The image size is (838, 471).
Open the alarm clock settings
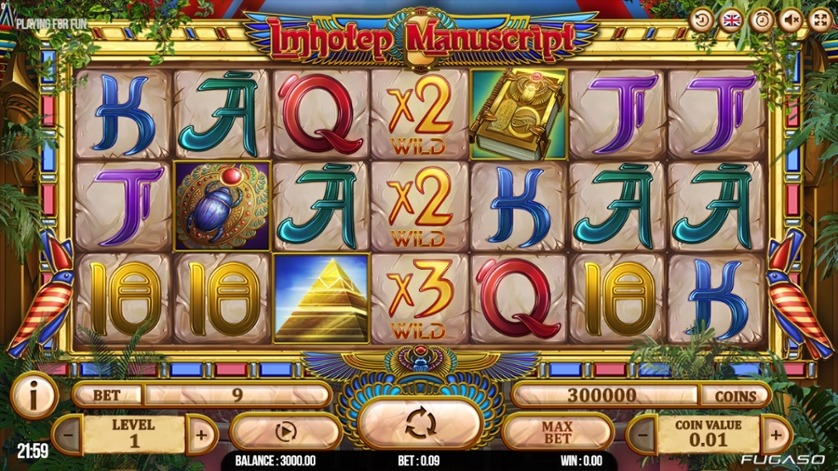761,19
